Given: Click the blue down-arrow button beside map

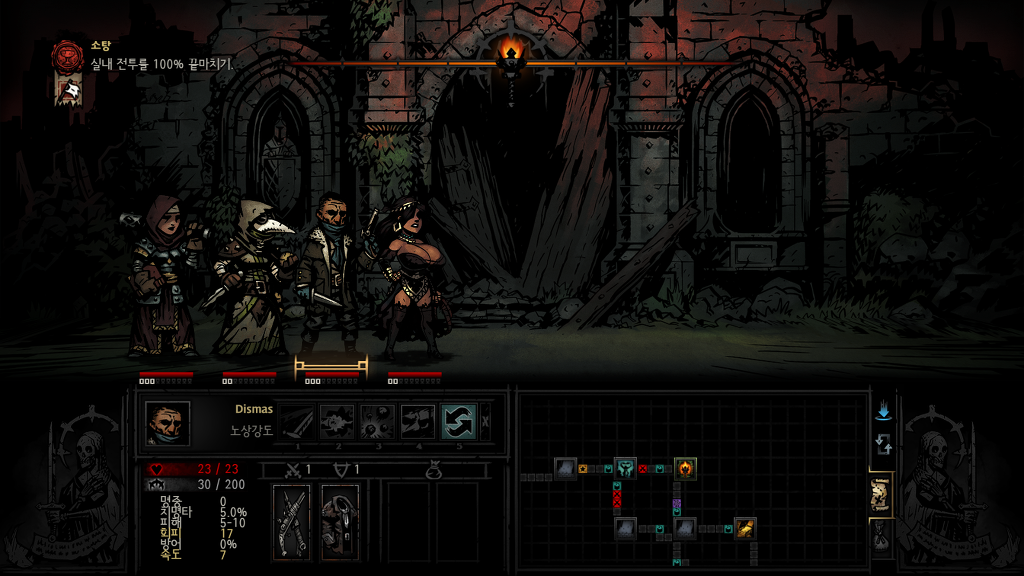Looking at the screenshot, I should point(883,412).
